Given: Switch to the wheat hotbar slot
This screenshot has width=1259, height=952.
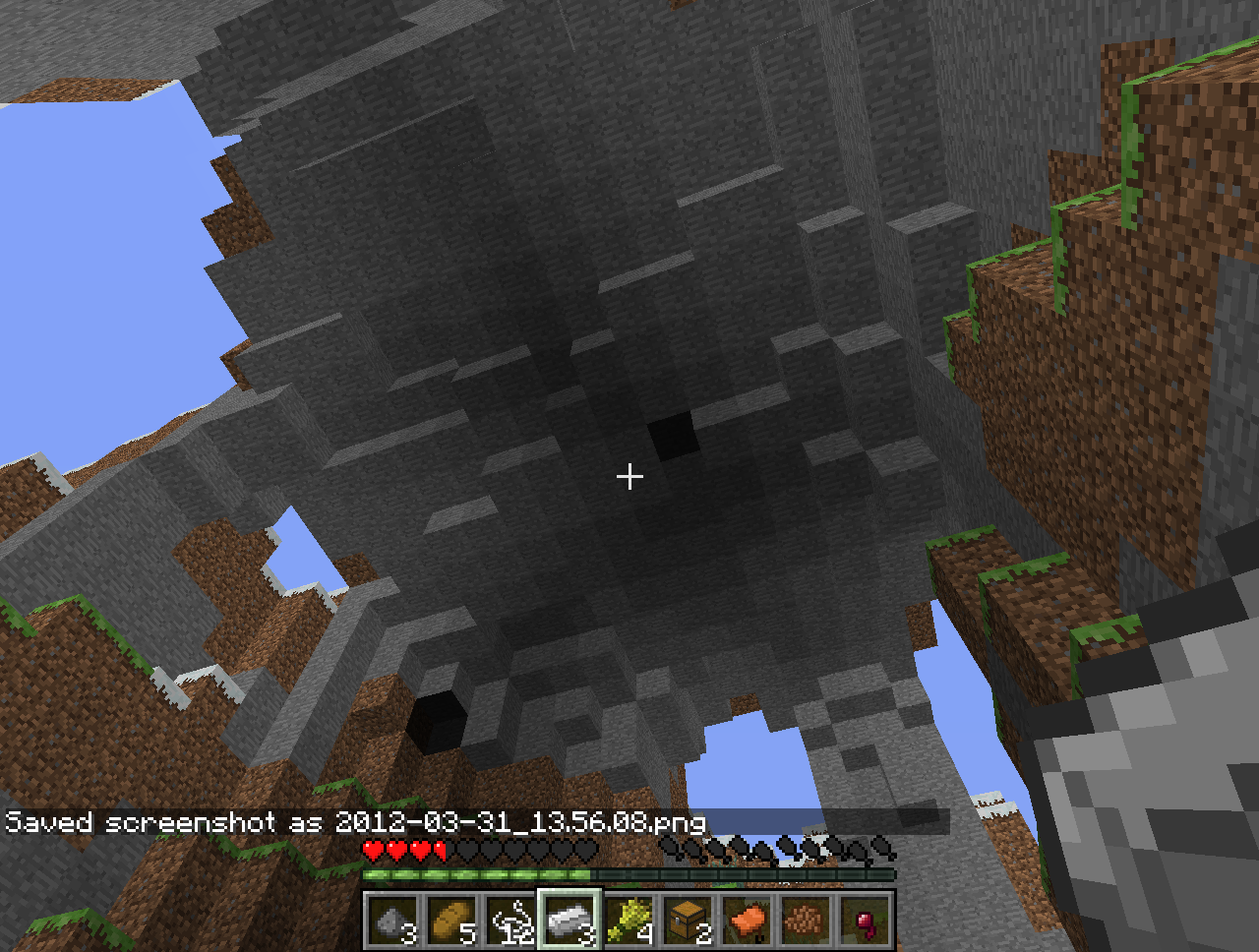Looking at the screenshot, I should 629,921.
